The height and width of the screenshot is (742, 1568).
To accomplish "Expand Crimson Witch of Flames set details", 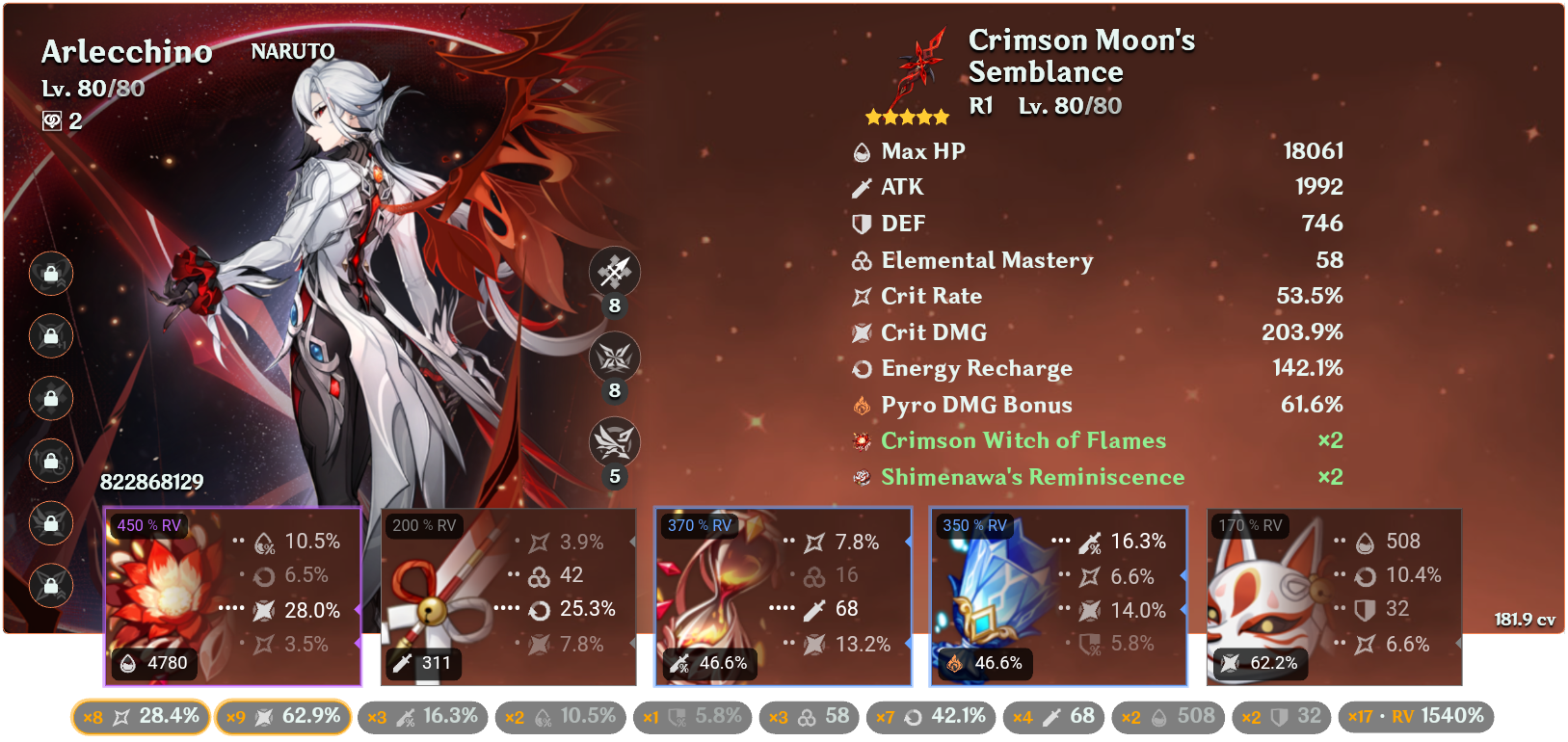I will (1023, 440).
